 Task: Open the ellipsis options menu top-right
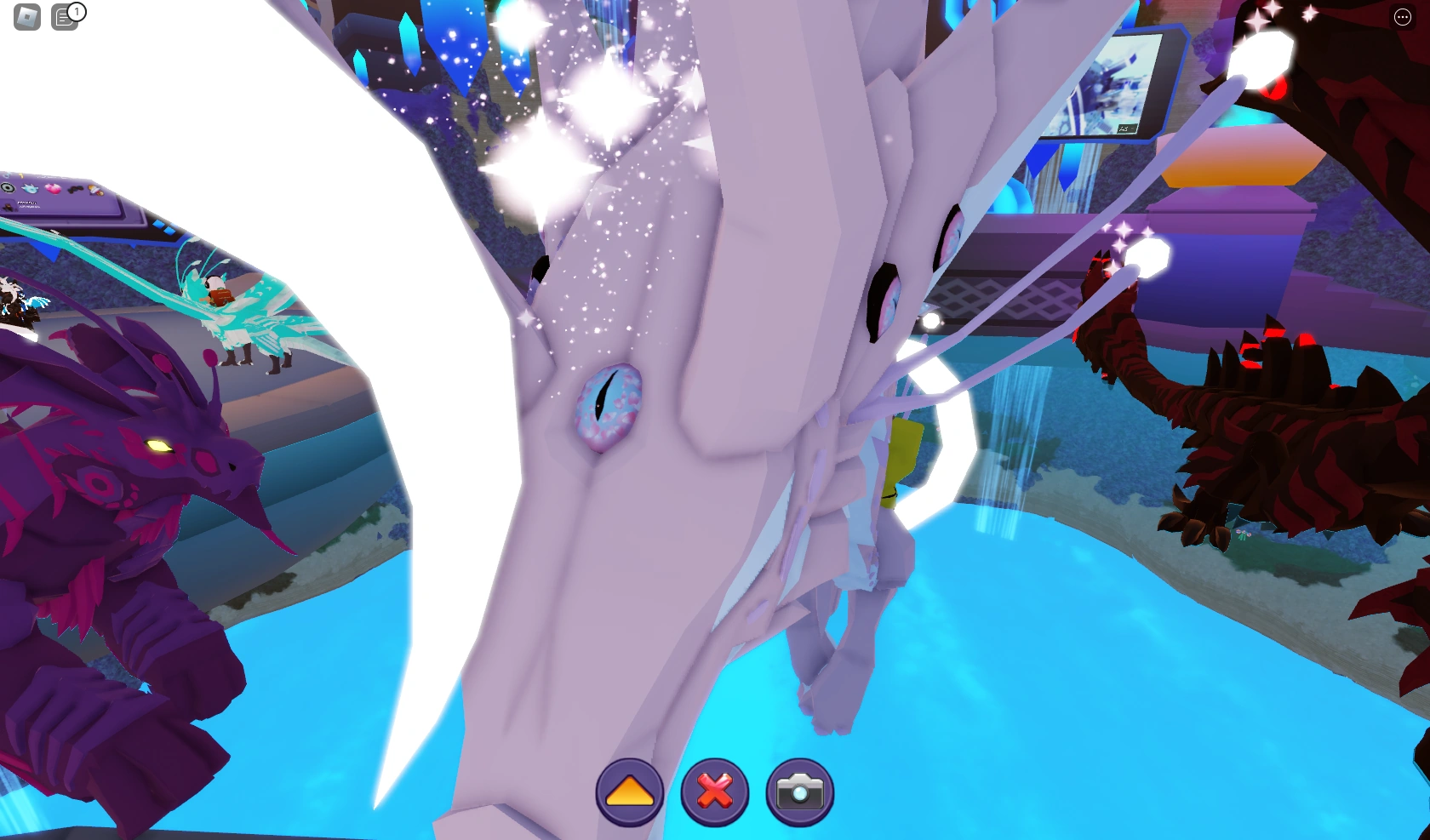pyautogui.click(x=1403, y=16)
